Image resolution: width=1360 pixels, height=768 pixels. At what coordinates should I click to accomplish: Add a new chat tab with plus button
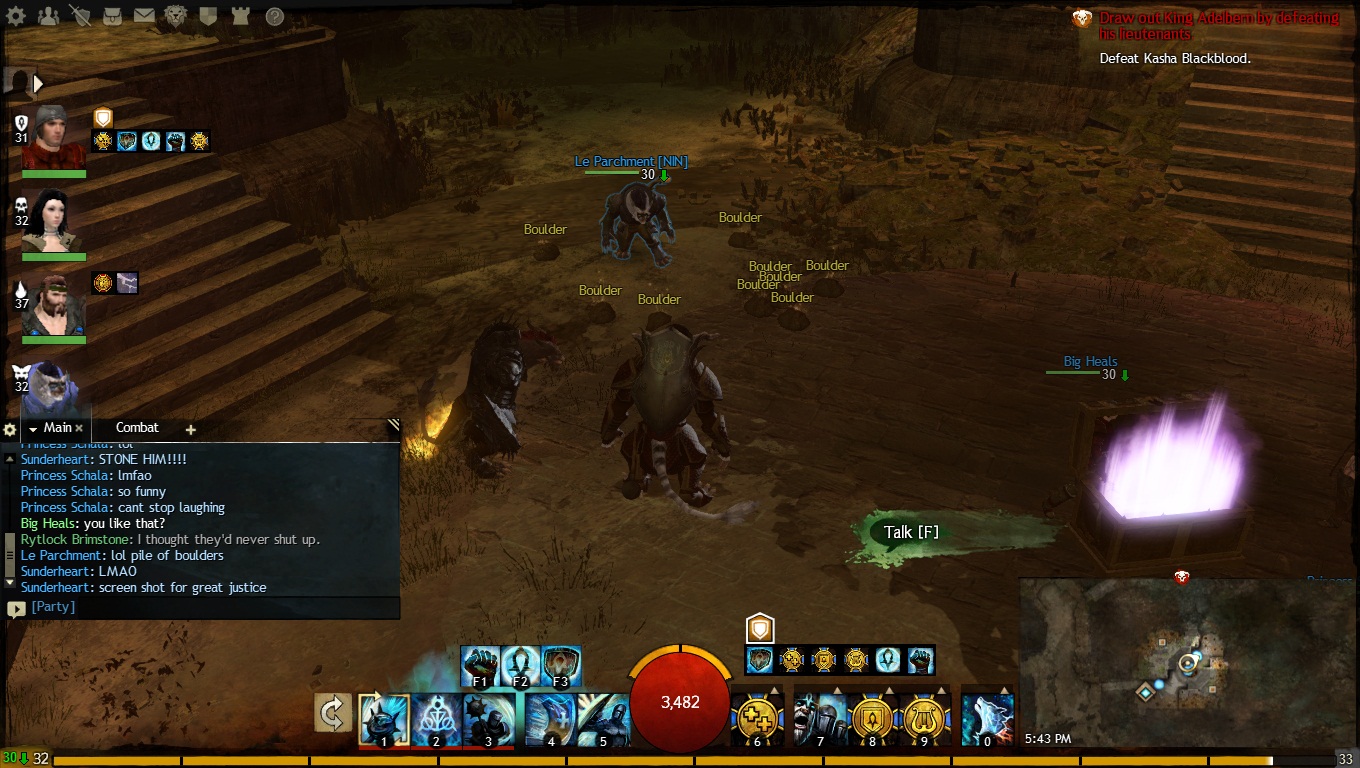(x=190, y=429)
